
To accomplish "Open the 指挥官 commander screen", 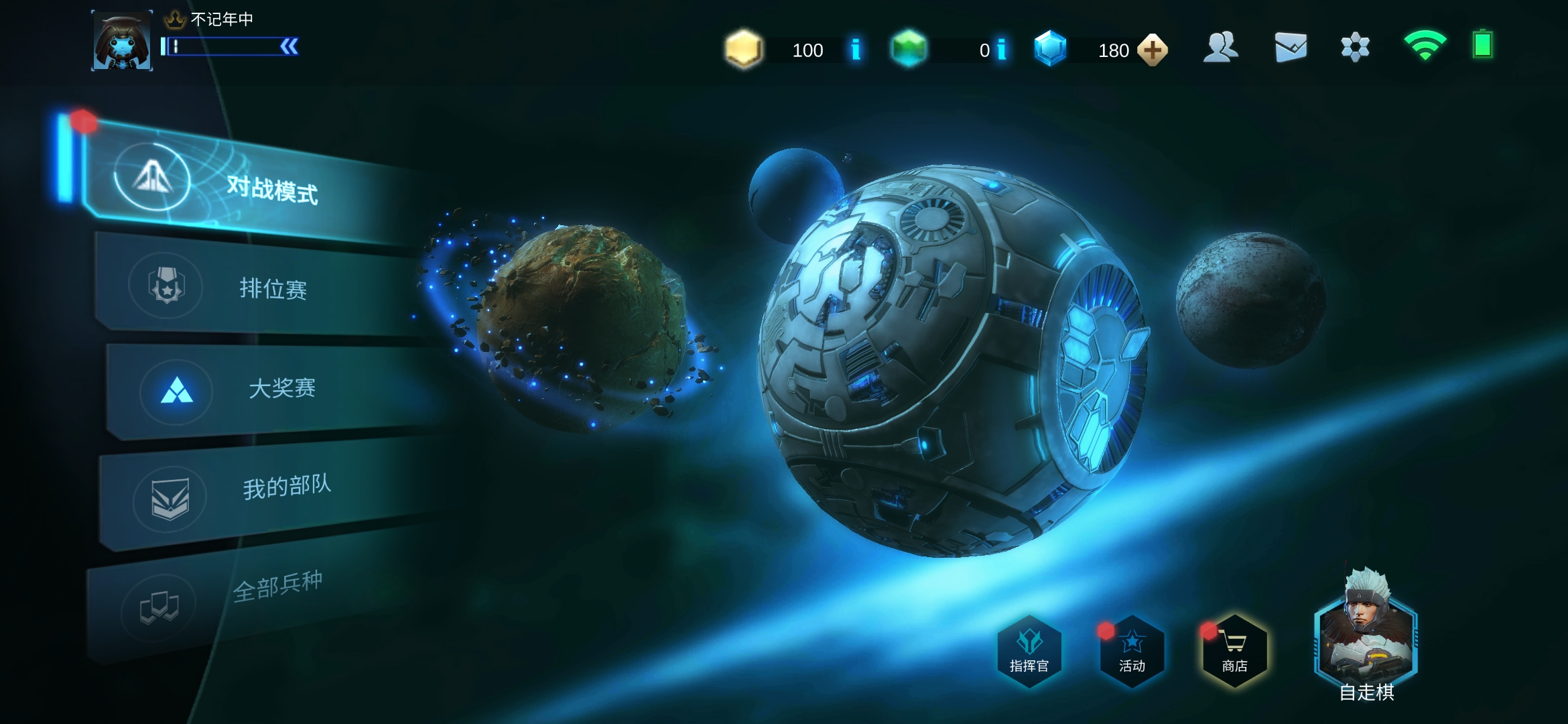I will click(1029, 651).
